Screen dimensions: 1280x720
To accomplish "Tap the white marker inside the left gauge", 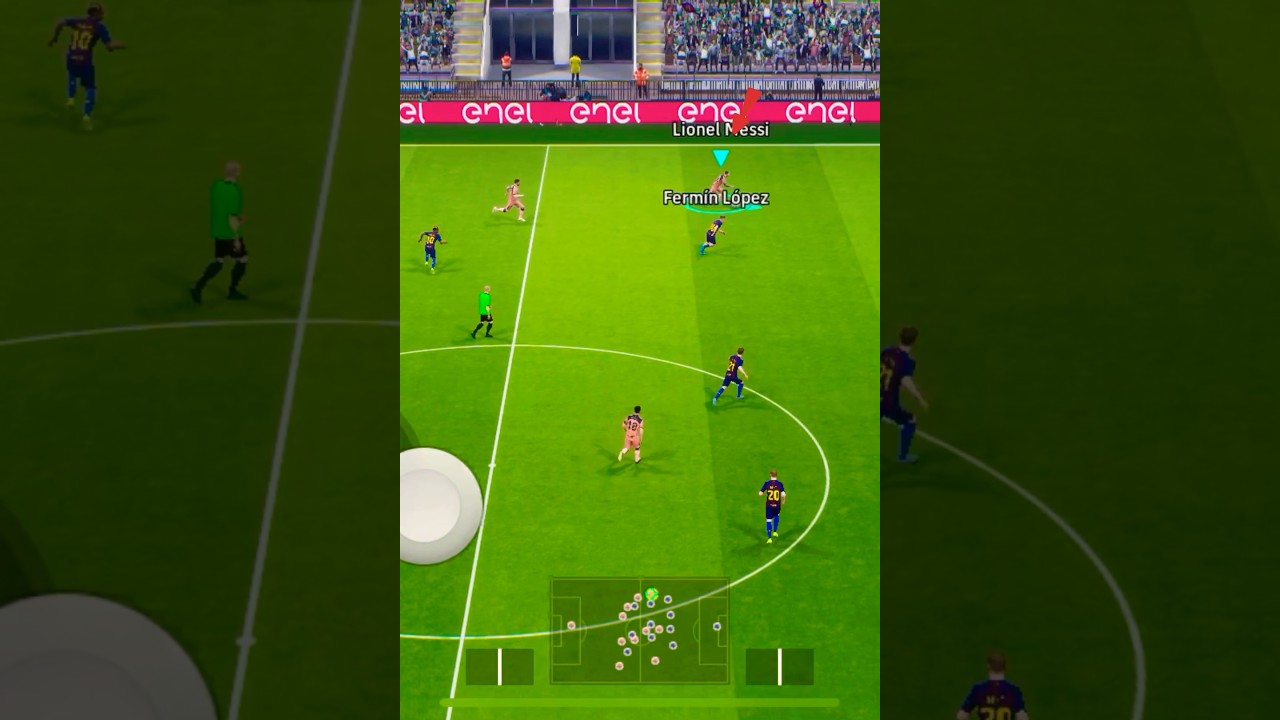I will (497, 668).
